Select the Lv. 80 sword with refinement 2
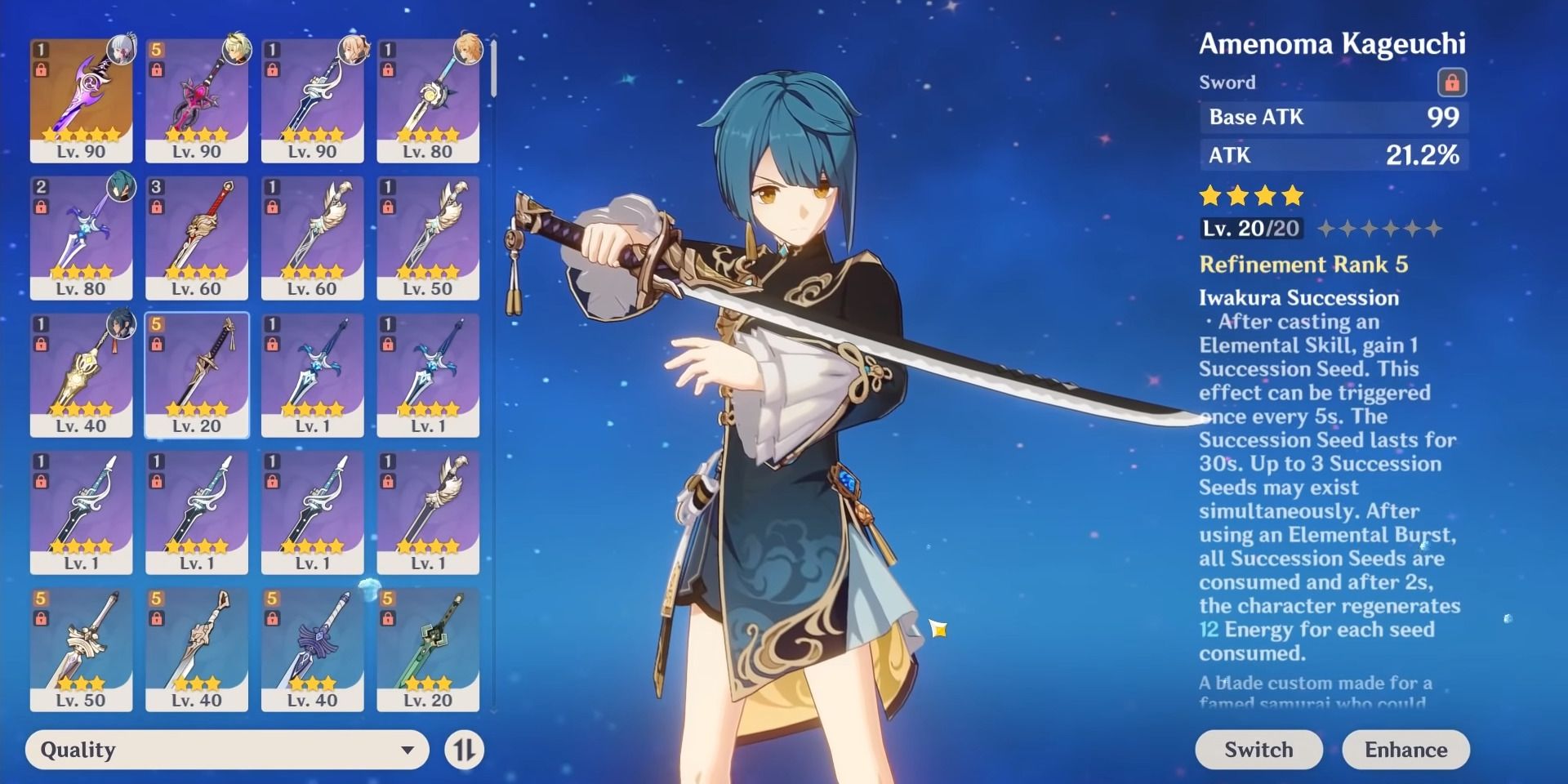This screenshot has width=1568, height=784. (x=81, y=237)
